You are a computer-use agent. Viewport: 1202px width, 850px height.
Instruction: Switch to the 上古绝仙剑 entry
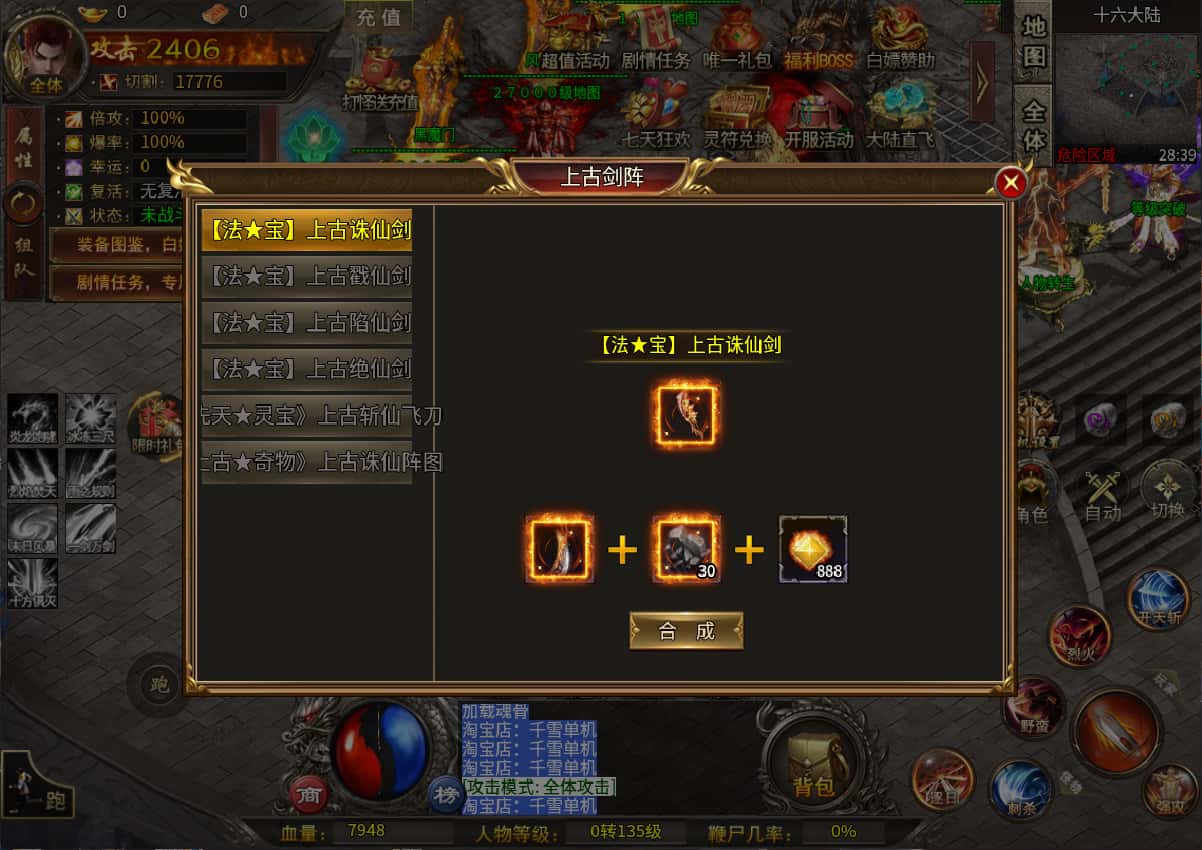307,369
